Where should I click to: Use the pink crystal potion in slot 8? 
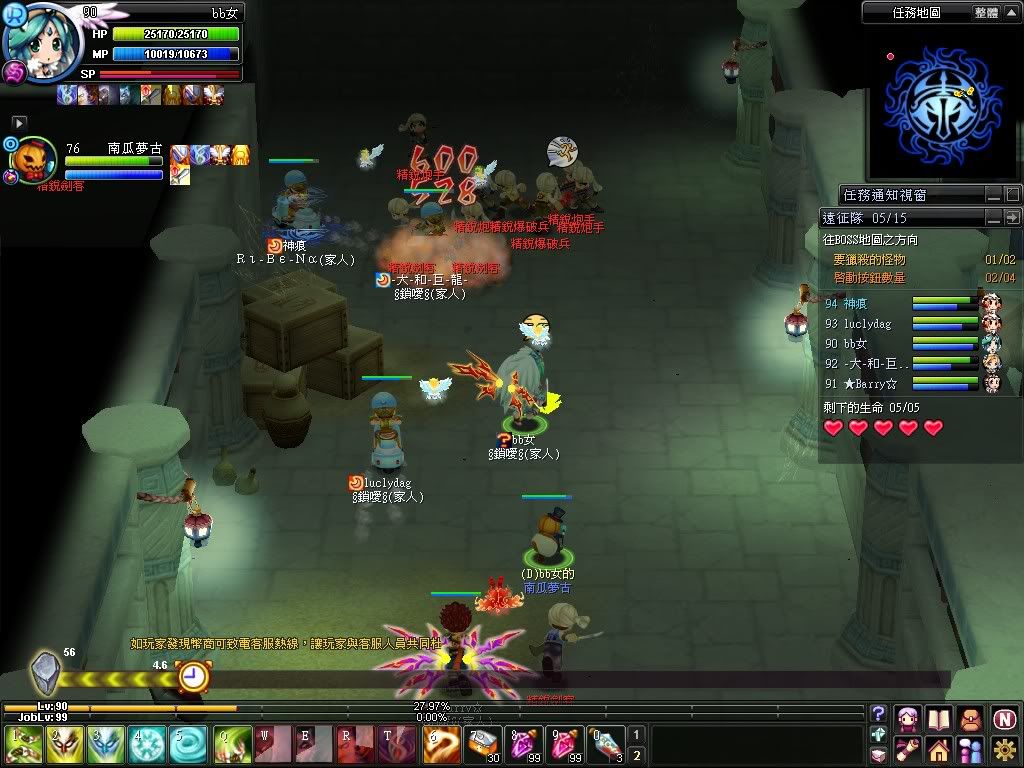click(x=524, y=745)
